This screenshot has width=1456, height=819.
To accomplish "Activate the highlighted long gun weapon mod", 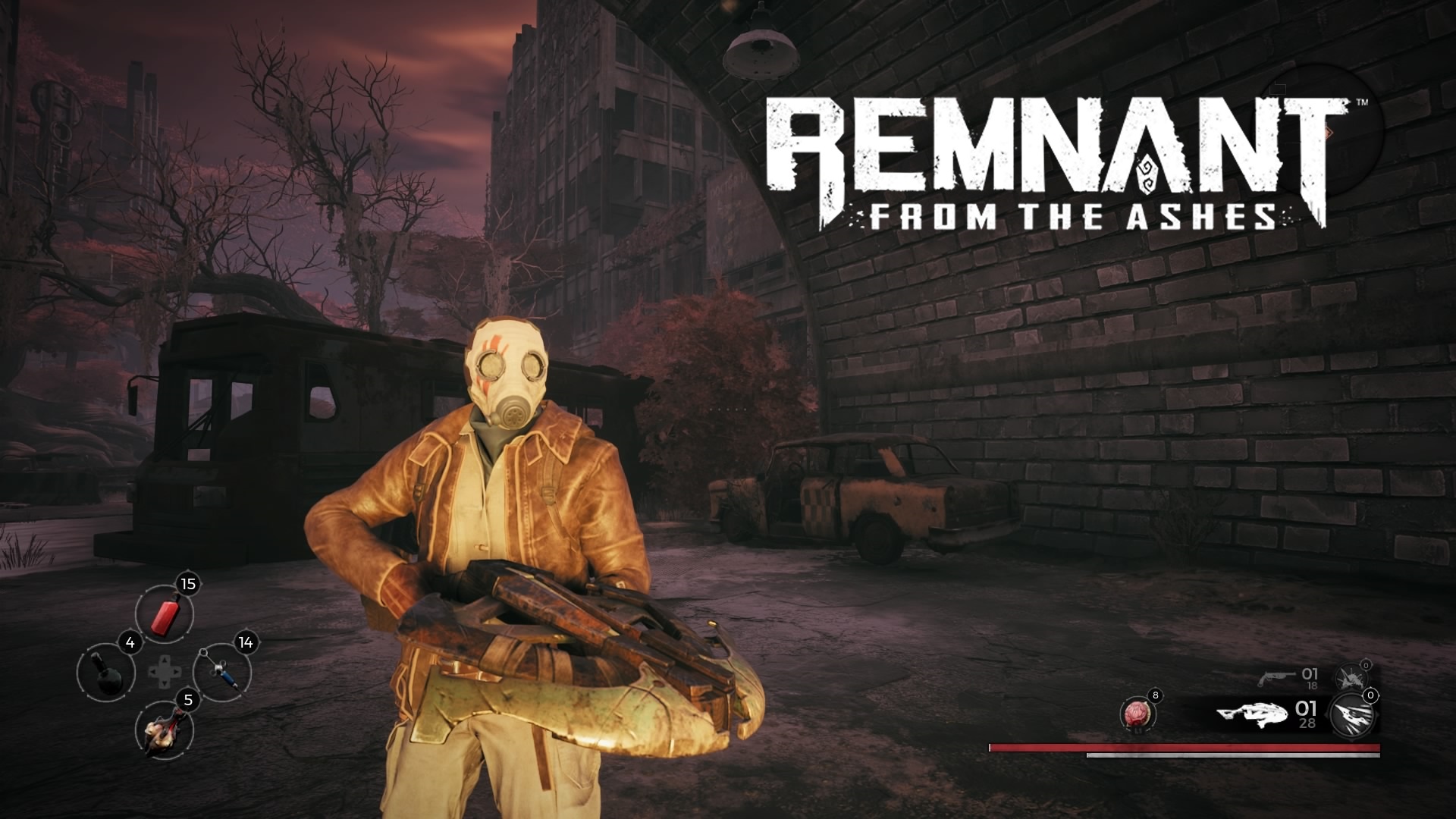I will coord(1353,716).
